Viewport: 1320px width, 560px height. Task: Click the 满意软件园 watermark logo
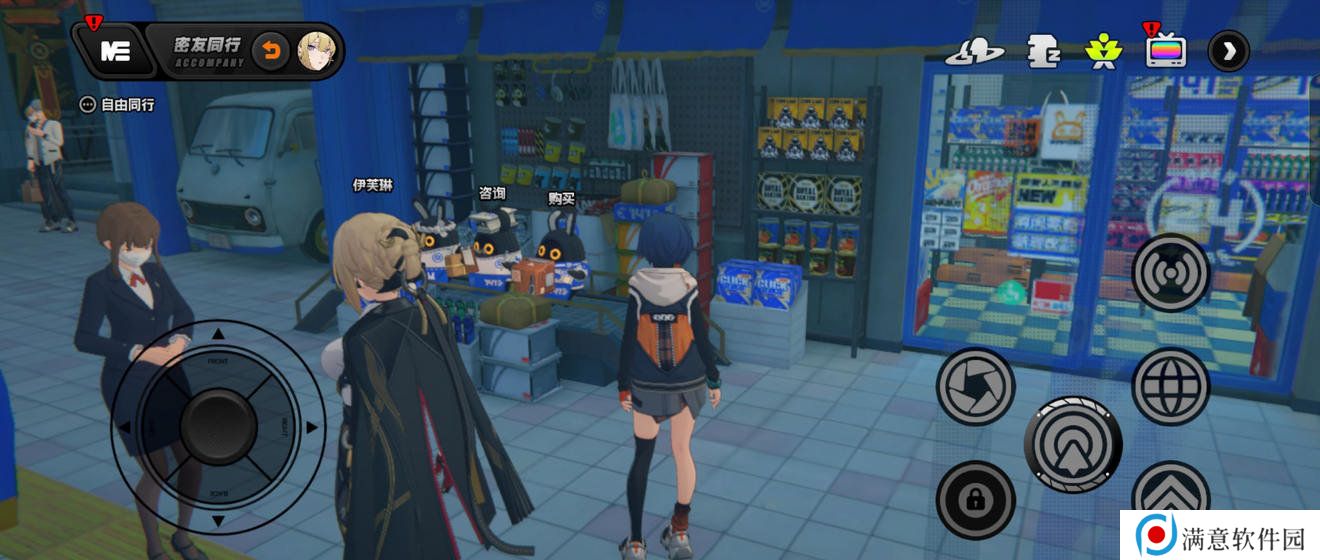click(1218, 537)
